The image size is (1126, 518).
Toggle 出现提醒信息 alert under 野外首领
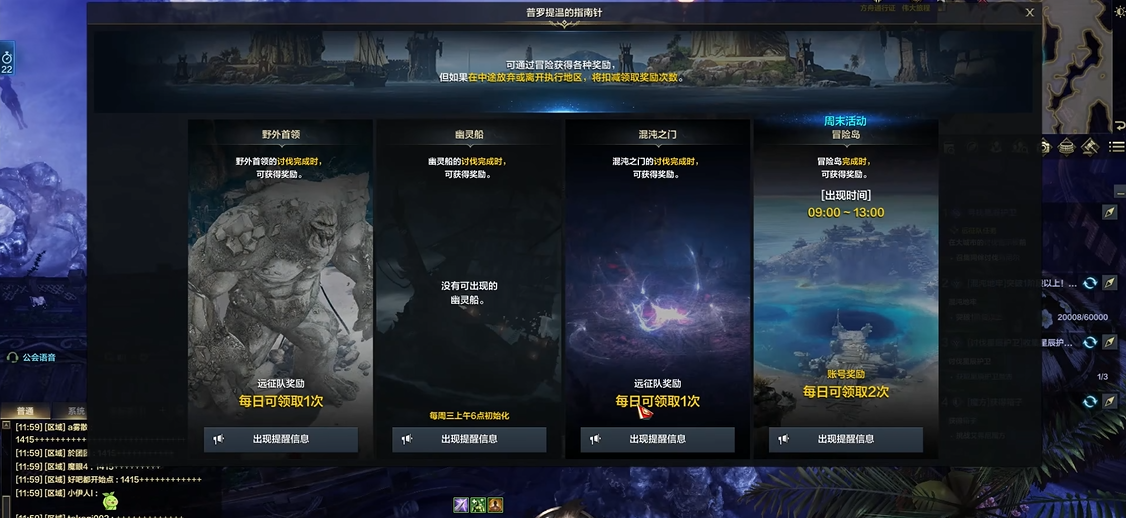point(281,439)
